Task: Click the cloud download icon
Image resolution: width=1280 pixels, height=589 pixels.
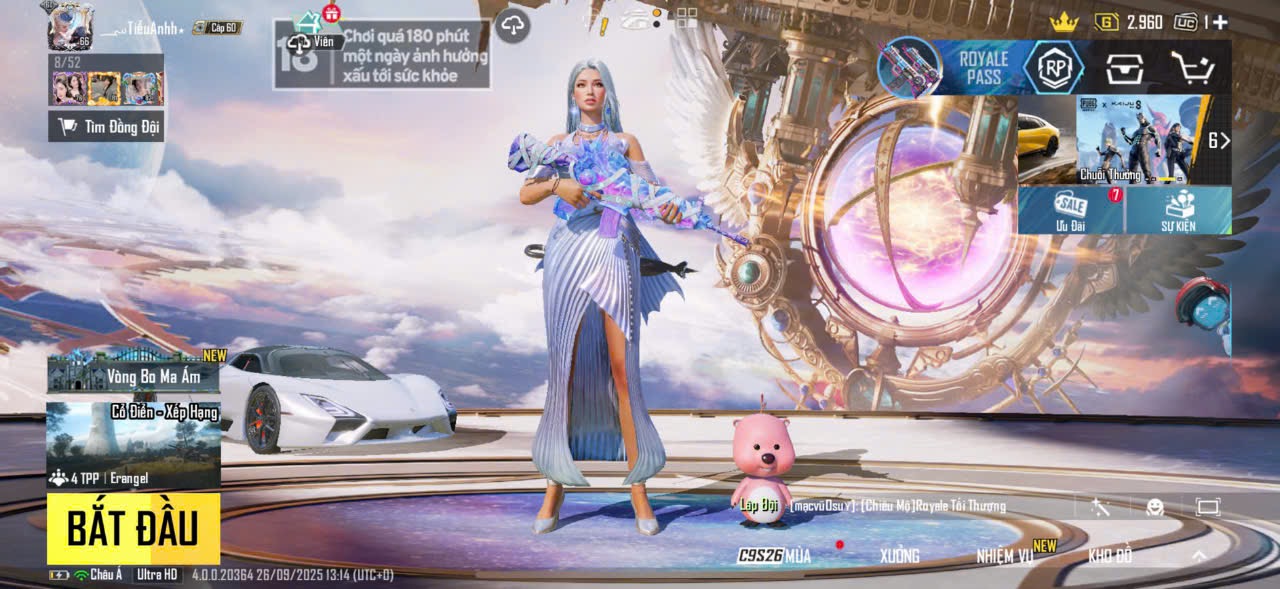Action: [x=512, y=25]
